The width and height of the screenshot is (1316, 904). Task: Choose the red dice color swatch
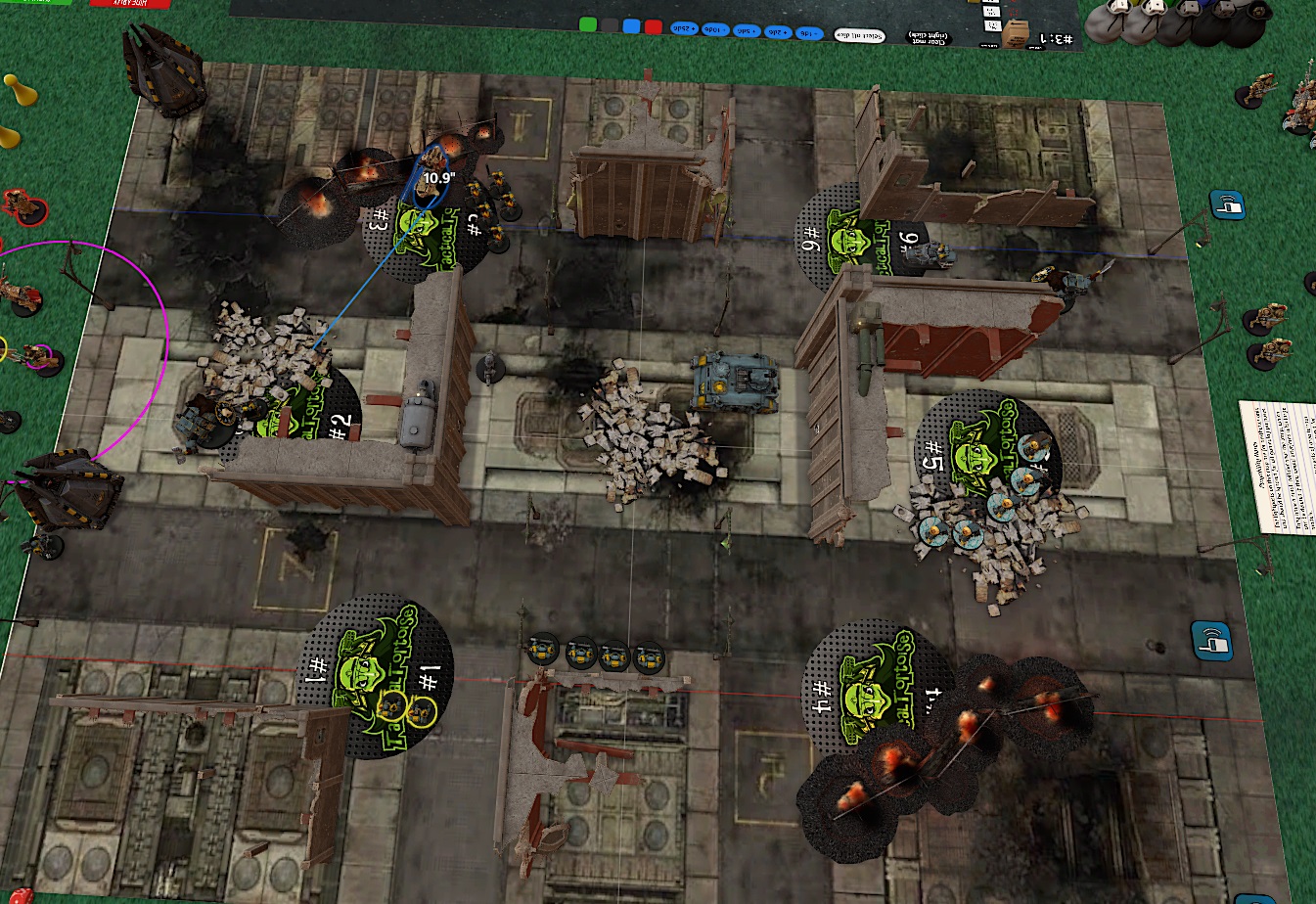[653, 26]
